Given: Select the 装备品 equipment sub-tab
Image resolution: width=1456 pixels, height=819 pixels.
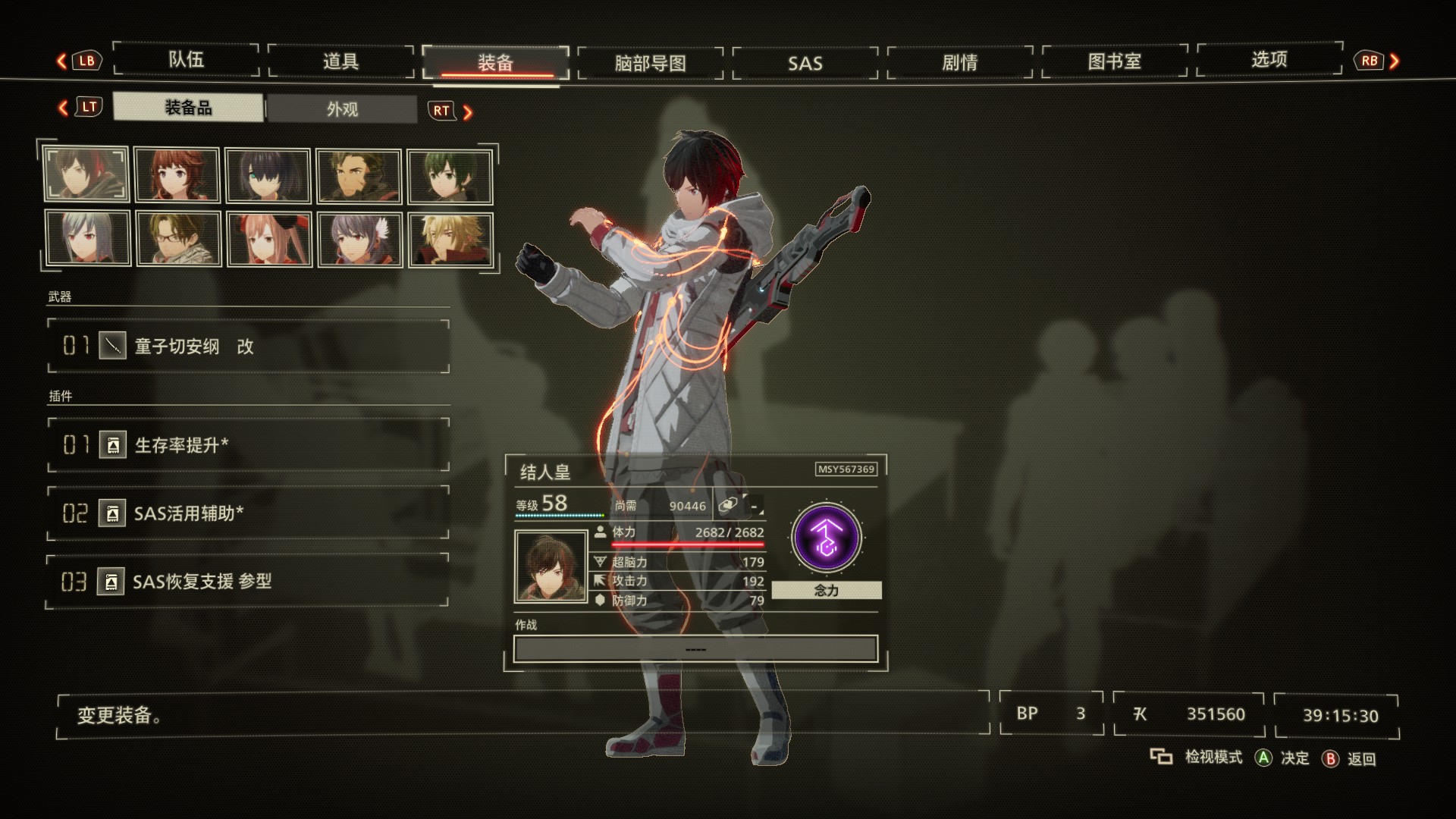Looking at the screenshot, I should (x=188, y=108).
